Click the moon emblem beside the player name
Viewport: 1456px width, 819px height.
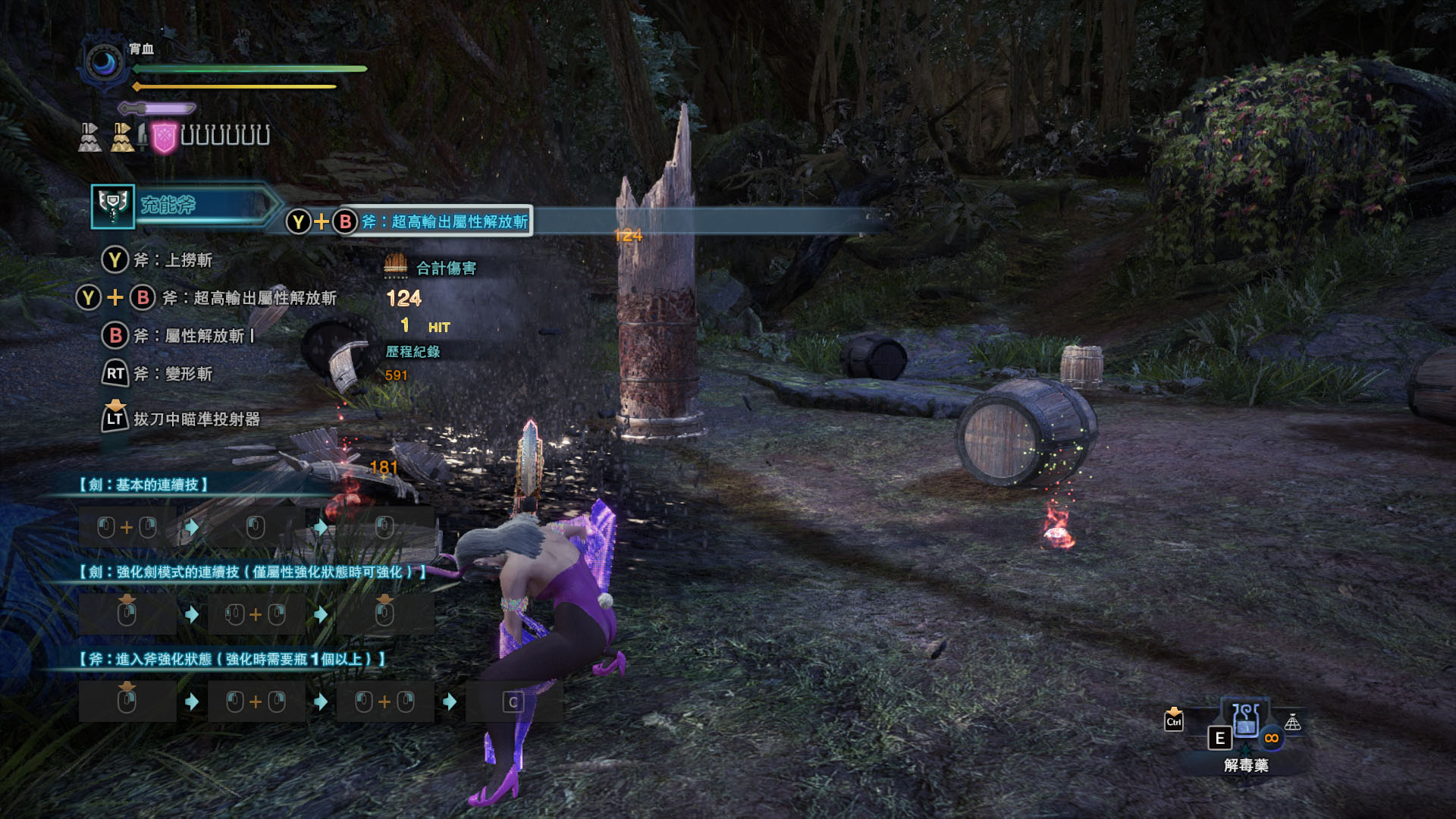(x=103, y=64)
